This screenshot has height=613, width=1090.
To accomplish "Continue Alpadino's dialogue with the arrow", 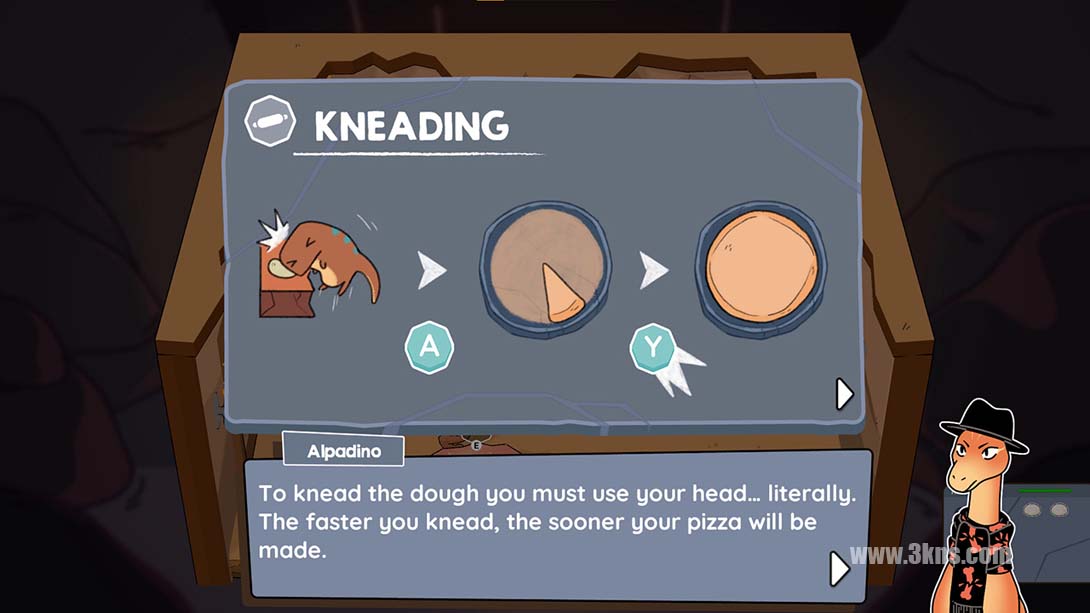I will pos(839,568).
